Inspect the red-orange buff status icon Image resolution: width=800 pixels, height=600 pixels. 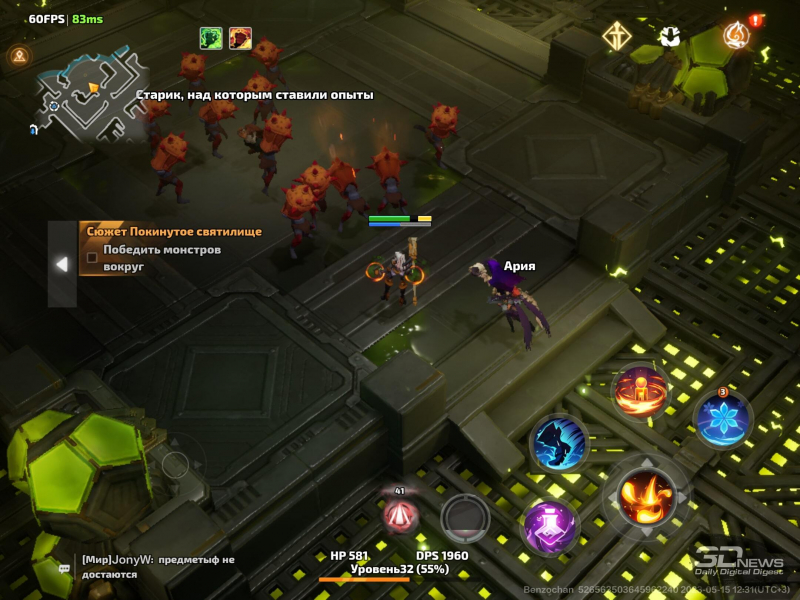[240, 38]
